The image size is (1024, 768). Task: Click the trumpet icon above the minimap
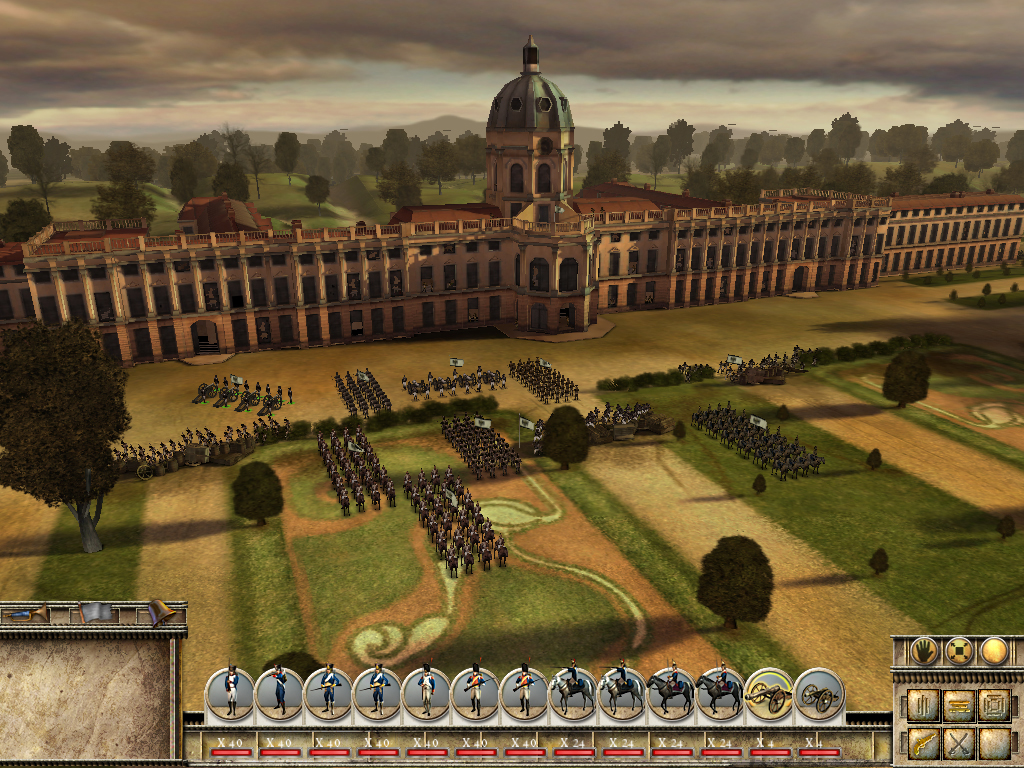[x=30, y=612]
